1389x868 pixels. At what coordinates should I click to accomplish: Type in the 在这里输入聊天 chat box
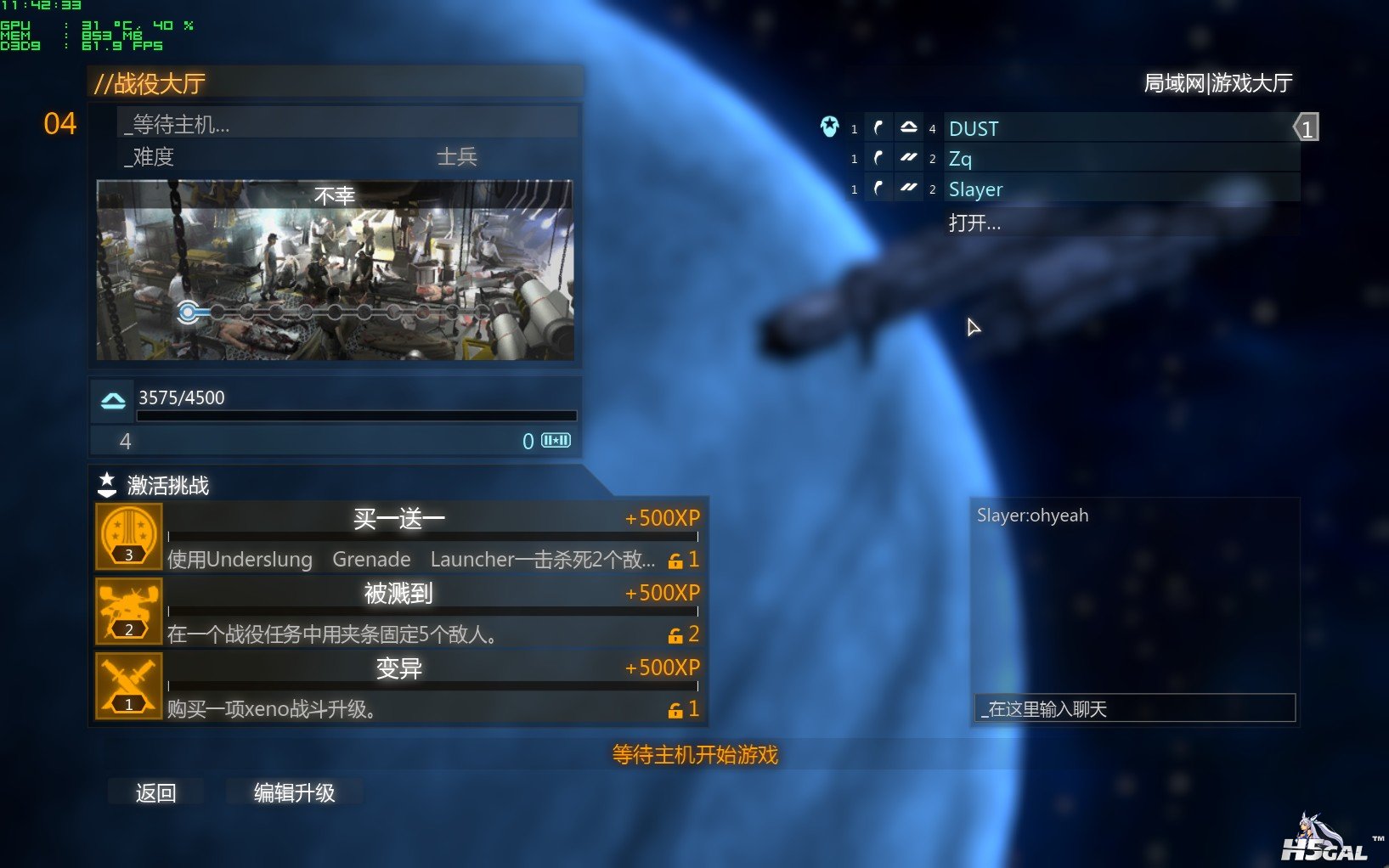click(x=1134, y=708)
